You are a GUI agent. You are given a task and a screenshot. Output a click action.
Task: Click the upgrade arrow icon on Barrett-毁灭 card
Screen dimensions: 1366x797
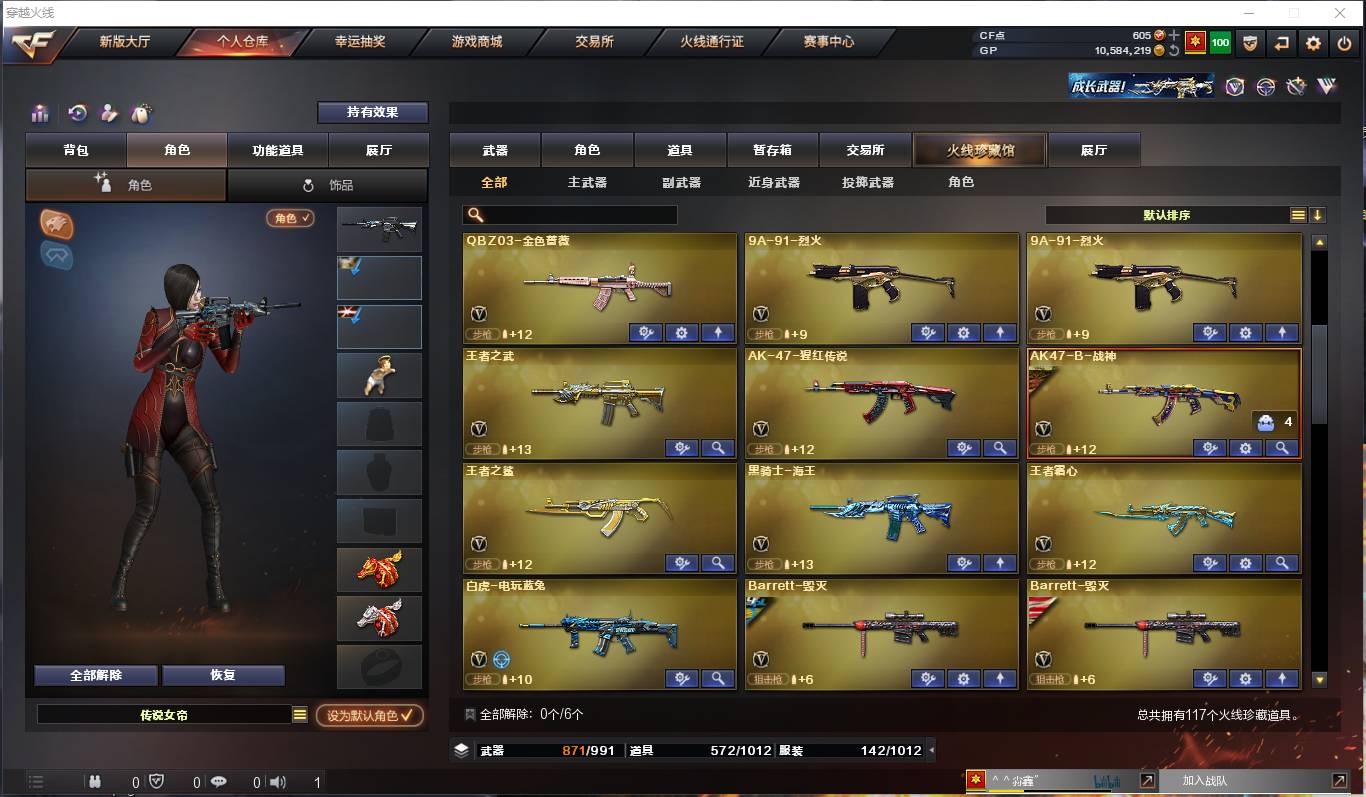[1000, 678]
